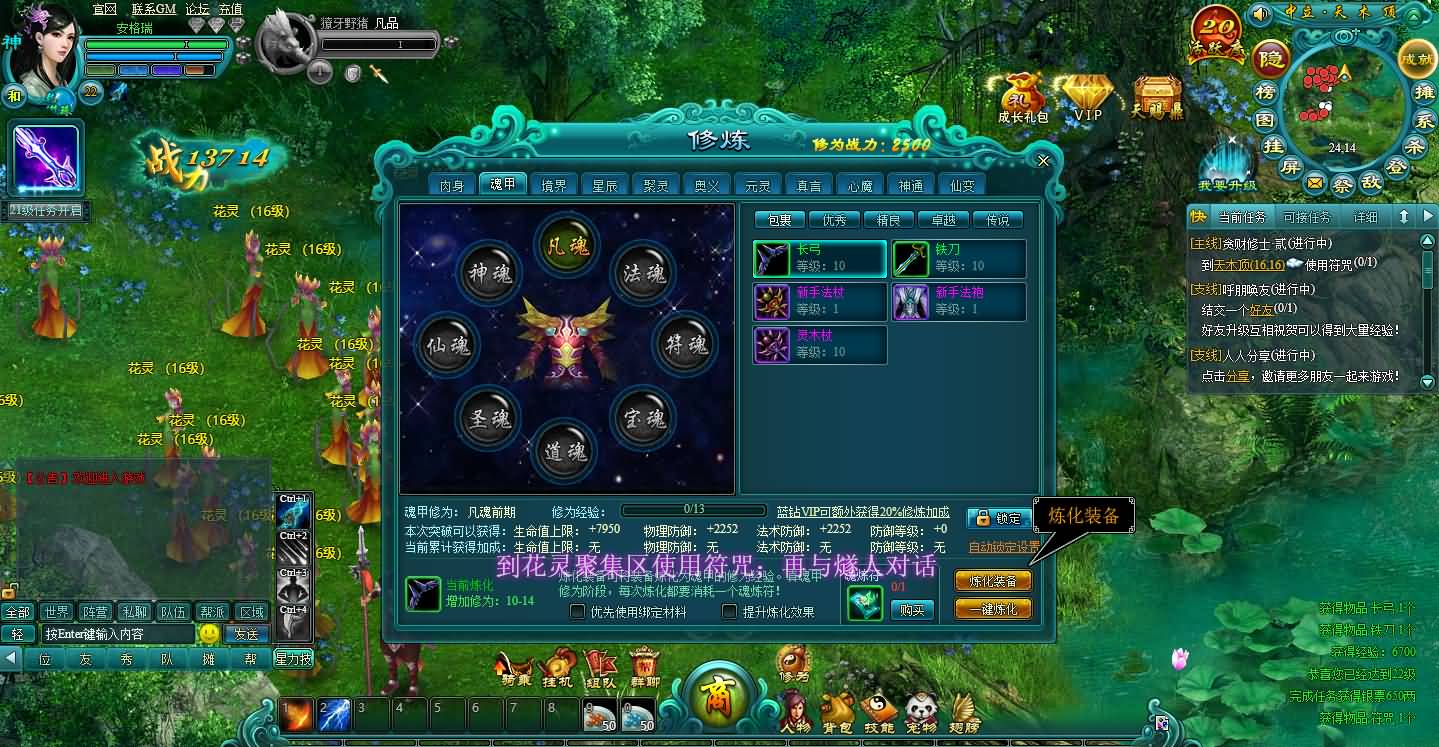Choose the 铁刀 item in the list

click(959, 258)
